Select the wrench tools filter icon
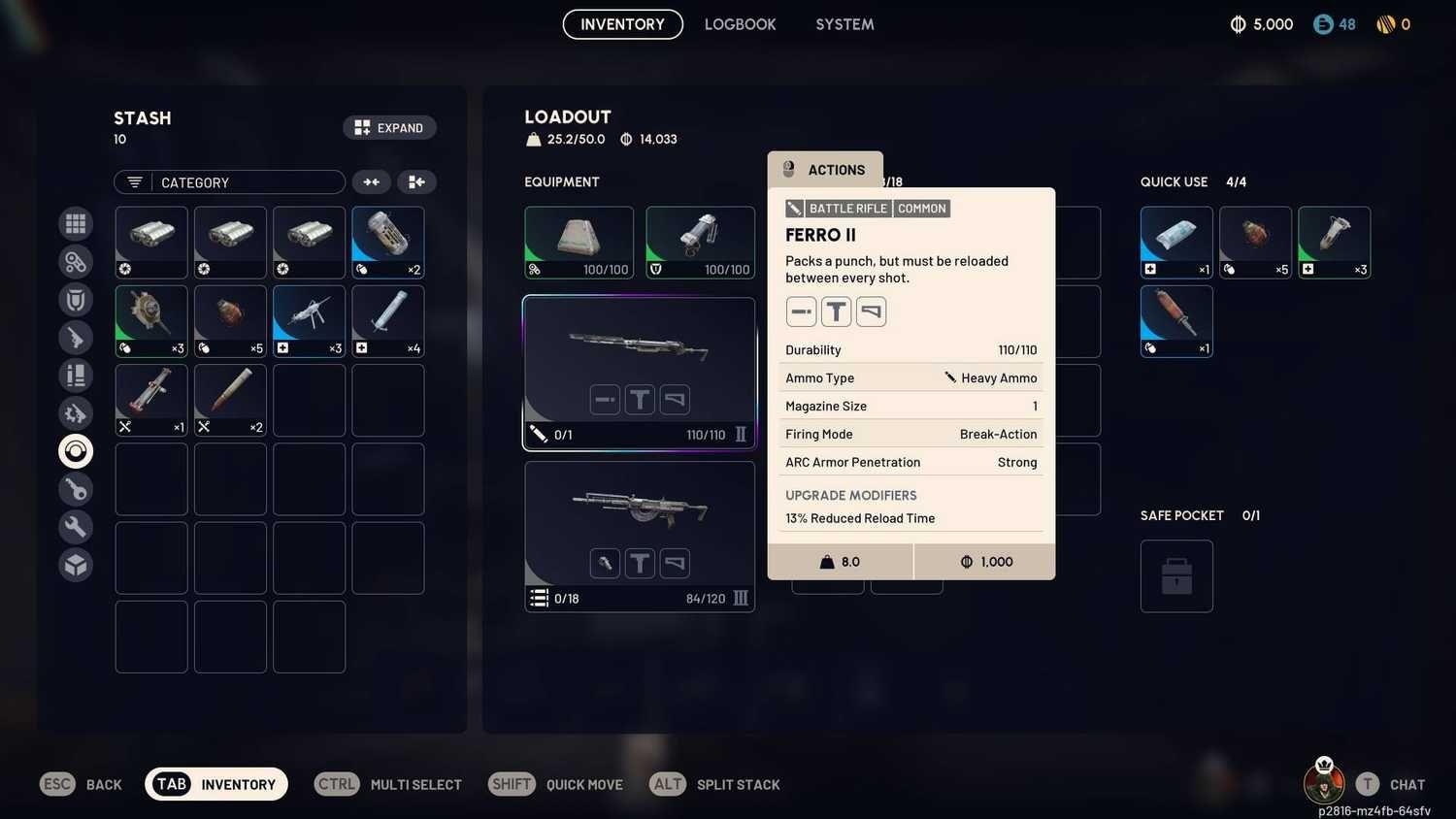 [76, 526]
